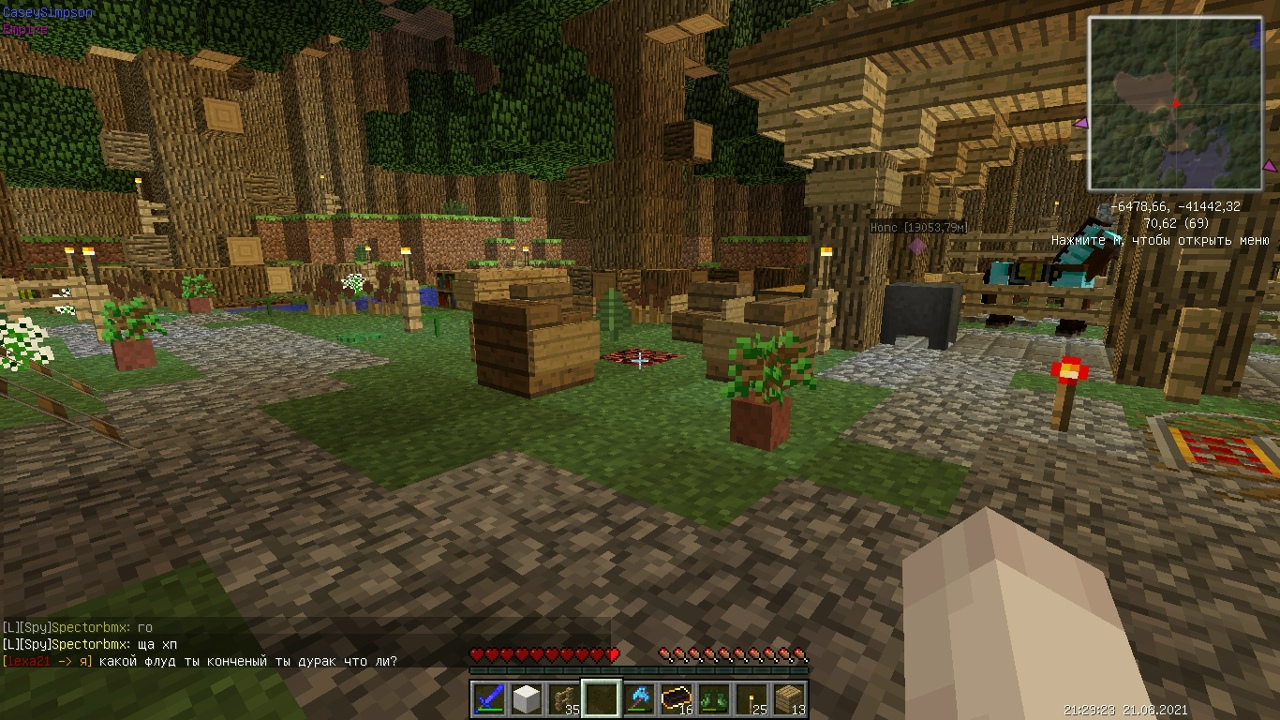
Task: Pick the 16-count dark item slot
Action: (x=677, y=698)
